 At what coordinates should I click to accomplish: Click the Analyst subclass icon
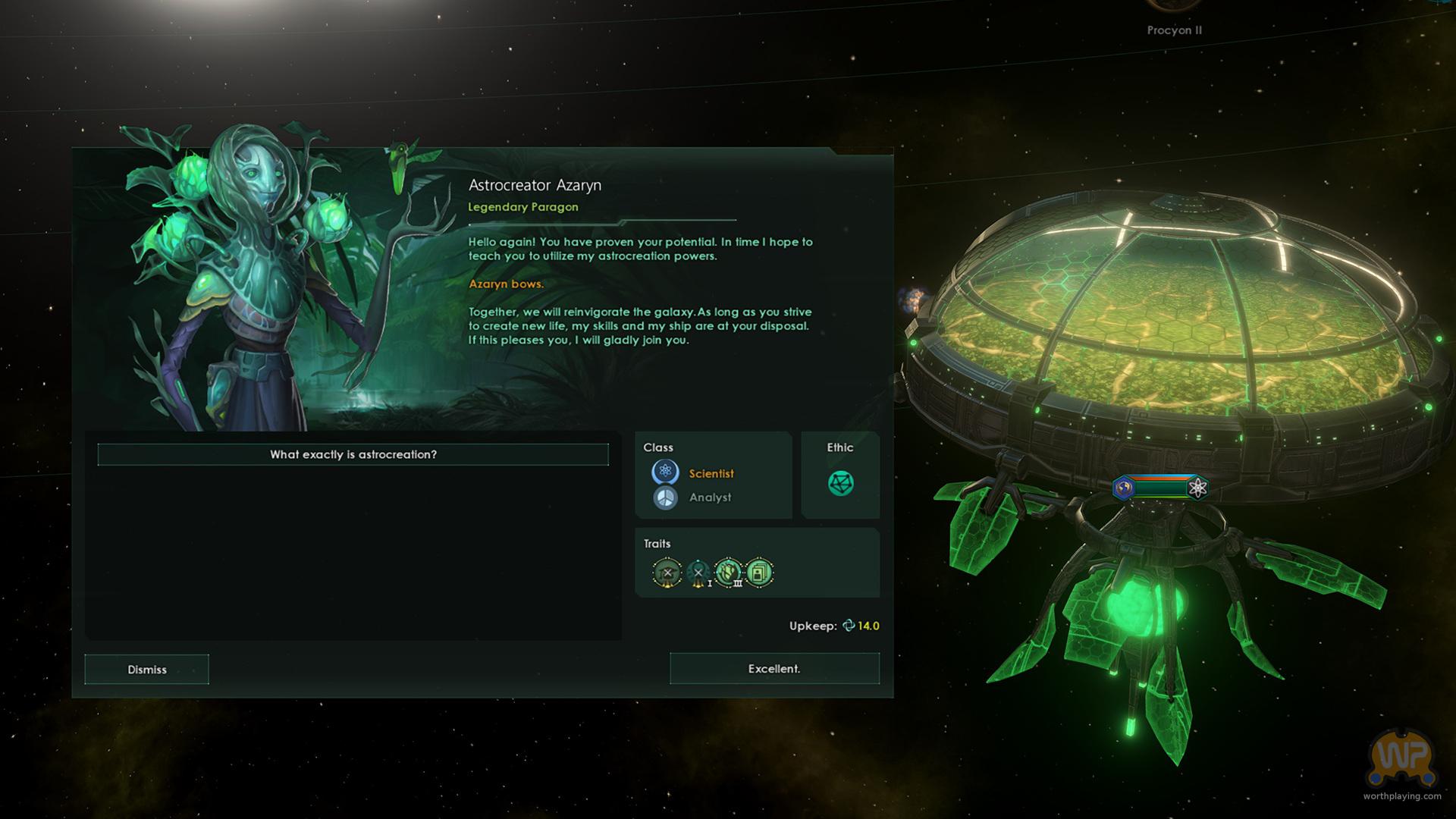(x=665, y=497)
